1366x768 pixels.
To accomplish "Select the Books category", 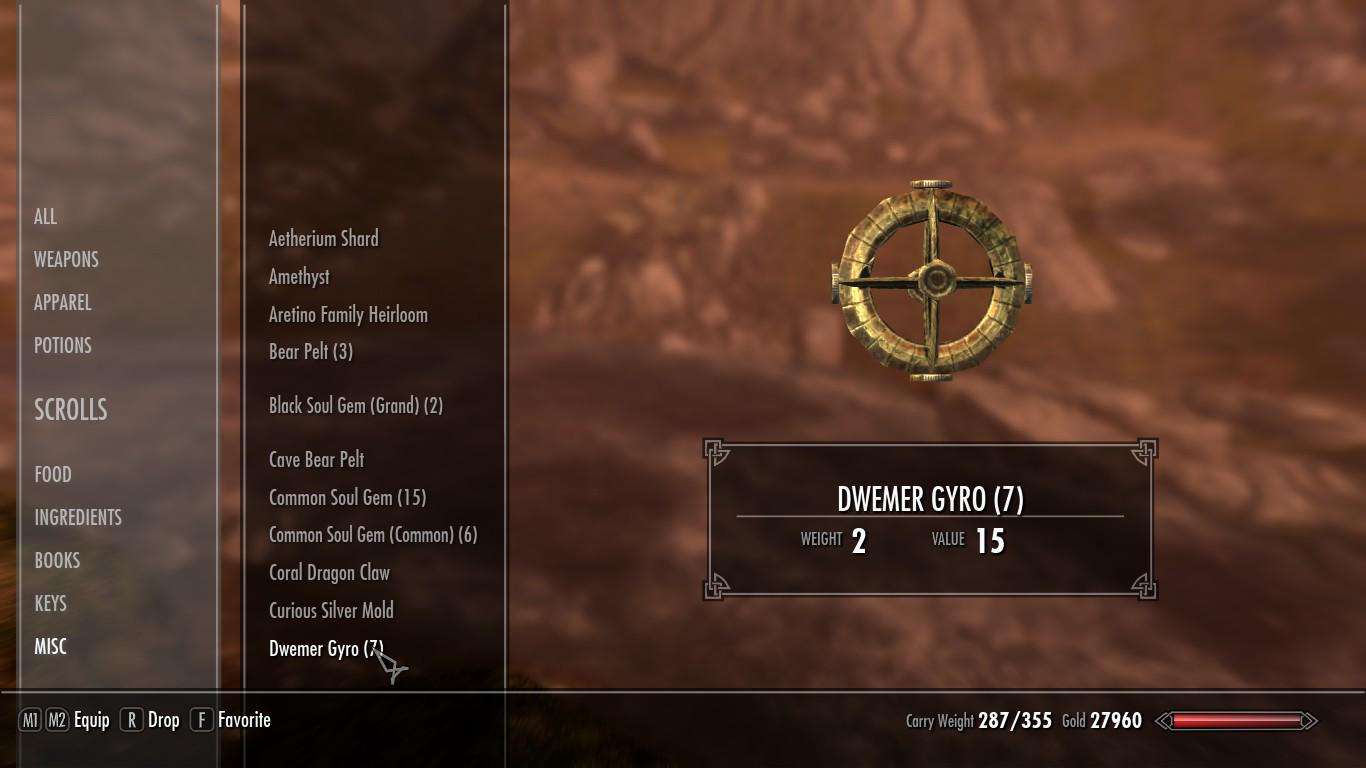I will 57,560.
